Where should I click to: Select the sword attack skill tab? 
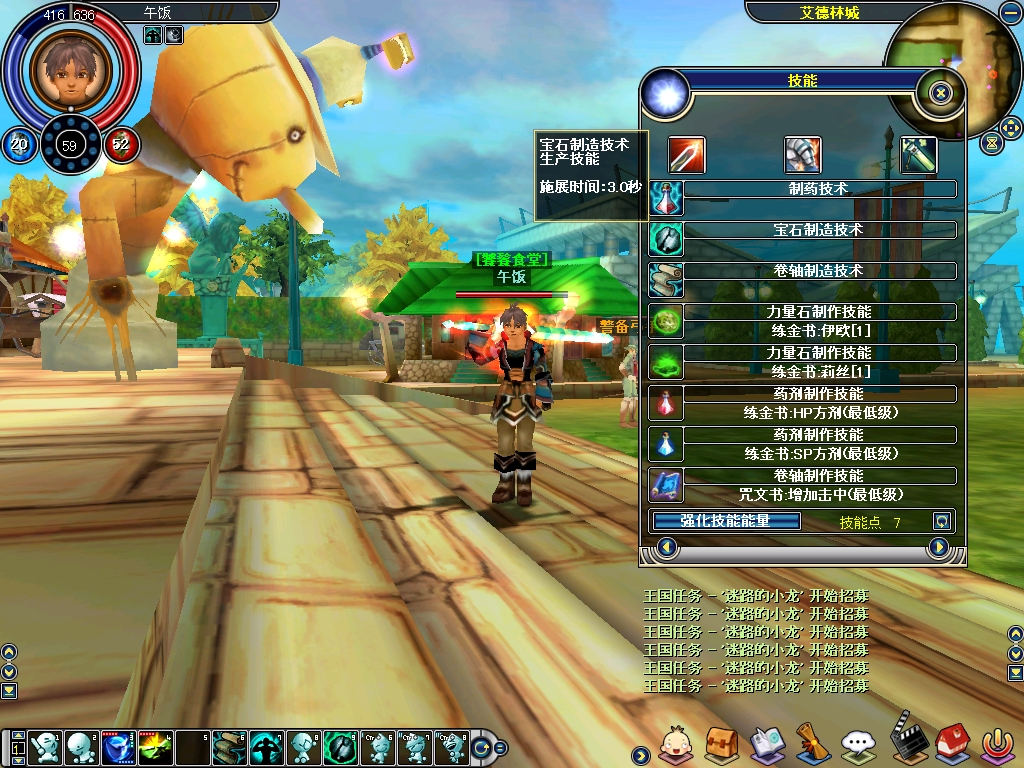coord(687,155)
